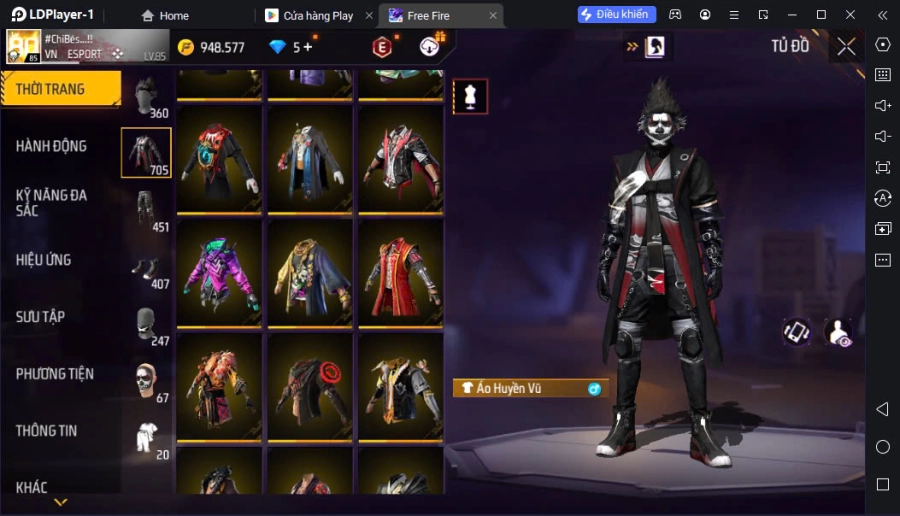
Task: Click the diamond currency counter
Action: [x=291, y=47]
